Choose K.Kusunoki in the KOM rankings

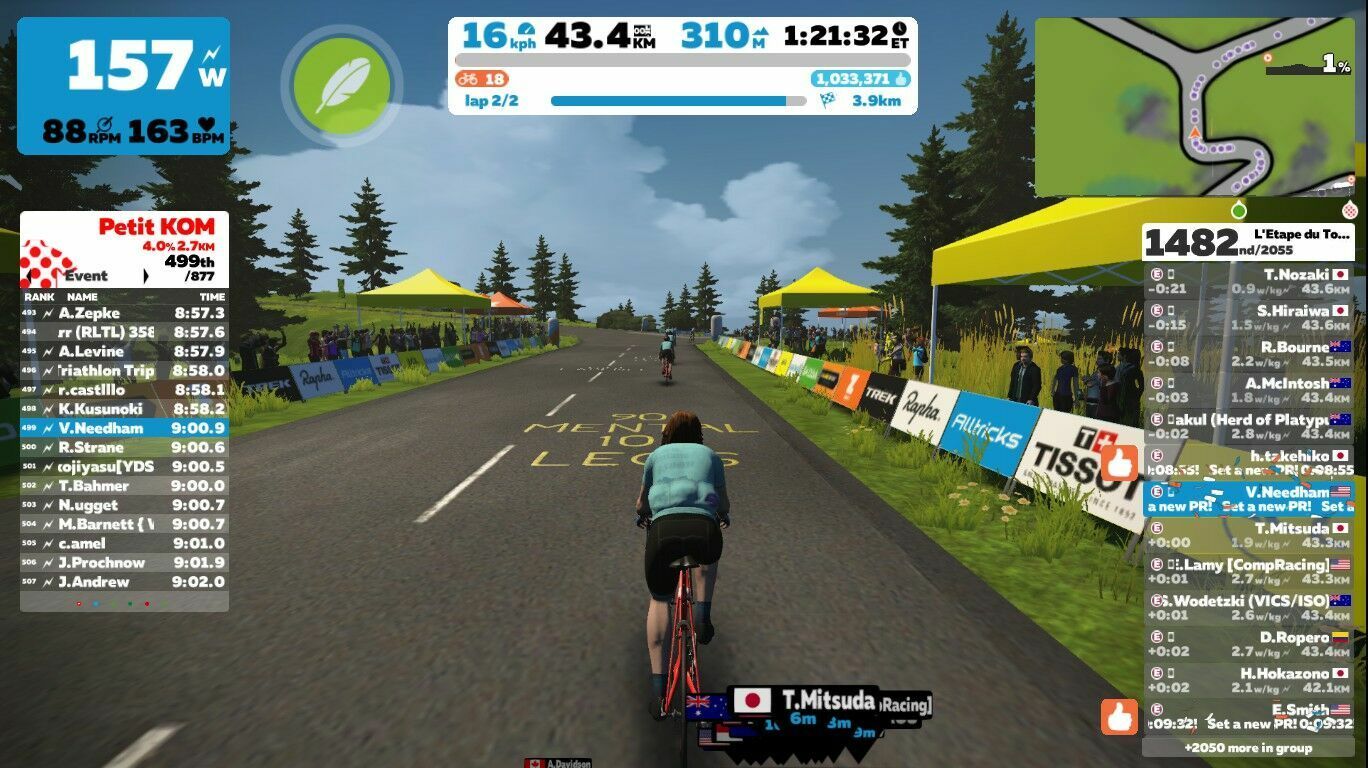(x=124, y=409)
